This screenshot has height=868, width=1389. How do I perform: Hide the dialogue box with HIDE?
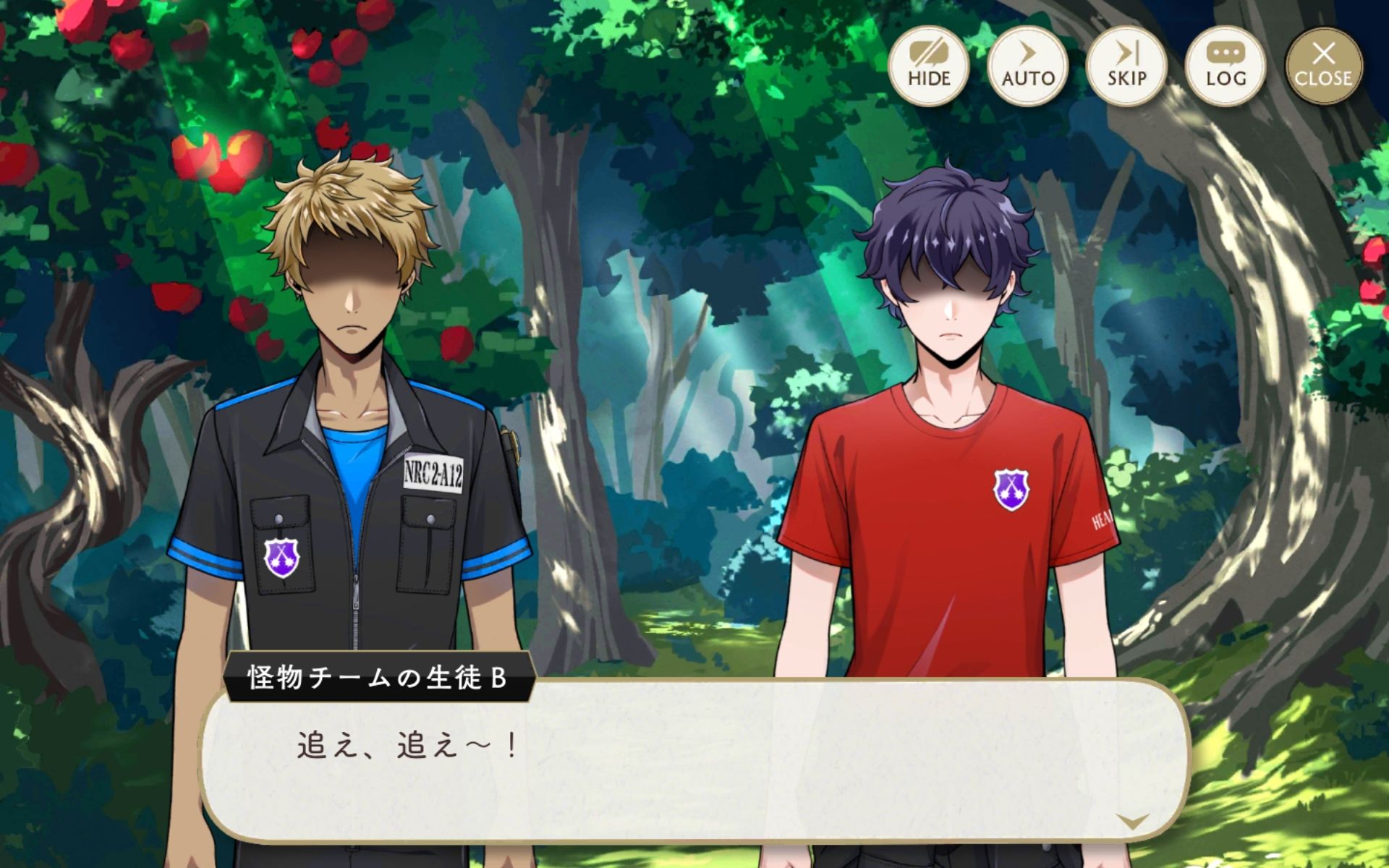point(929,66)
